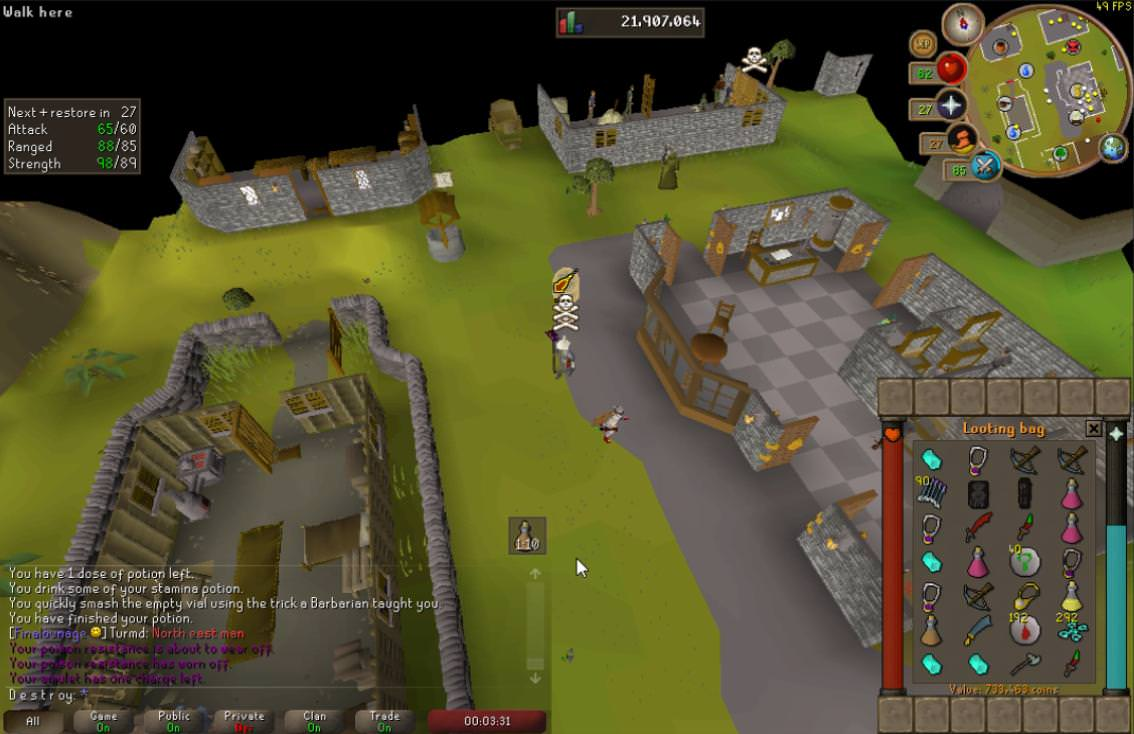Select the red scimitar in looting bag

click(977, 527)
